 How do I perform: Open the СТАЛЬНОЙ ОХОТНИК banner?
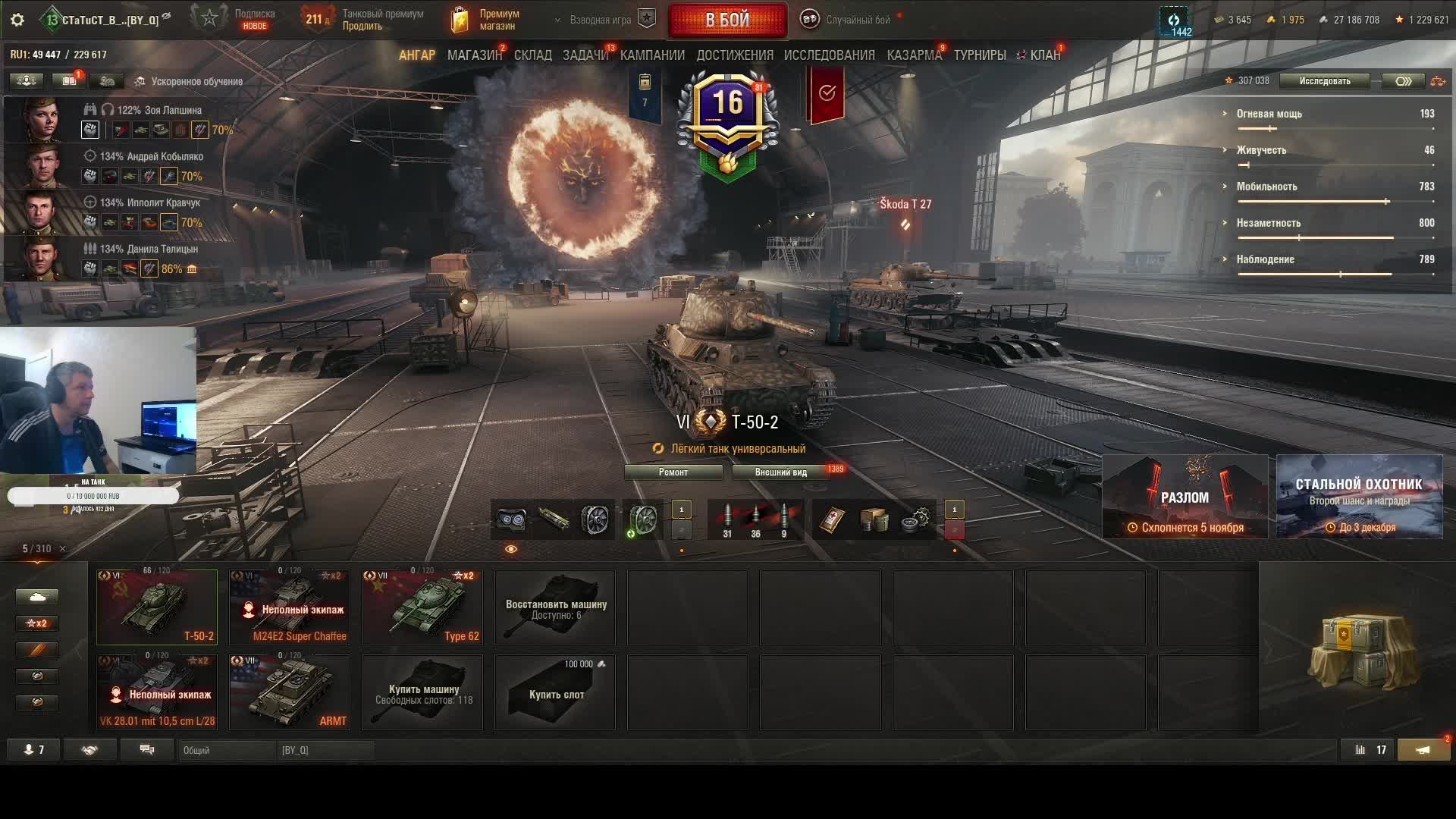tap(1359, 497)
